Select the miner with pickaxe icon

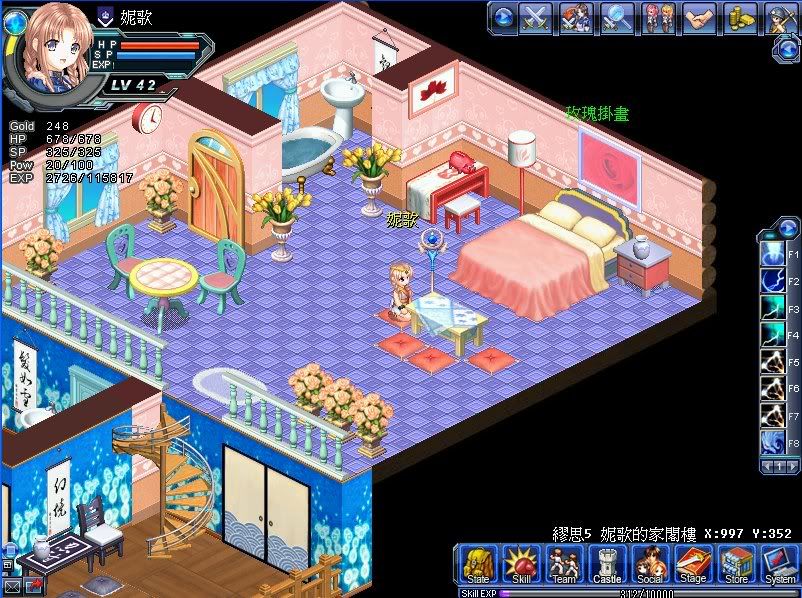[781, 17]
